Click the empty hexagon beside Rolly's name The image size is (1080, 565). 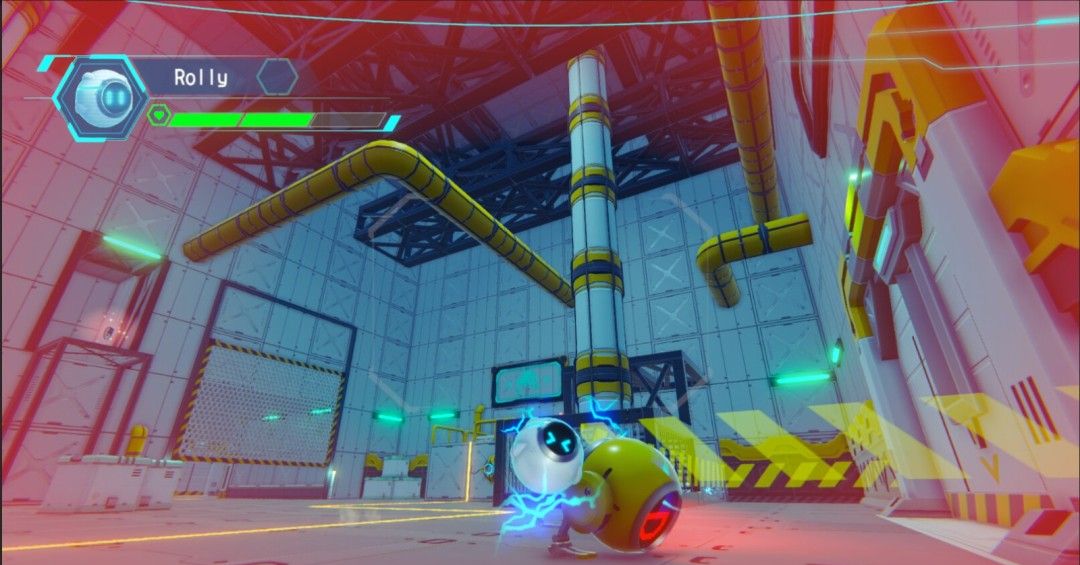pyautogui.click(x=277, y=76)
